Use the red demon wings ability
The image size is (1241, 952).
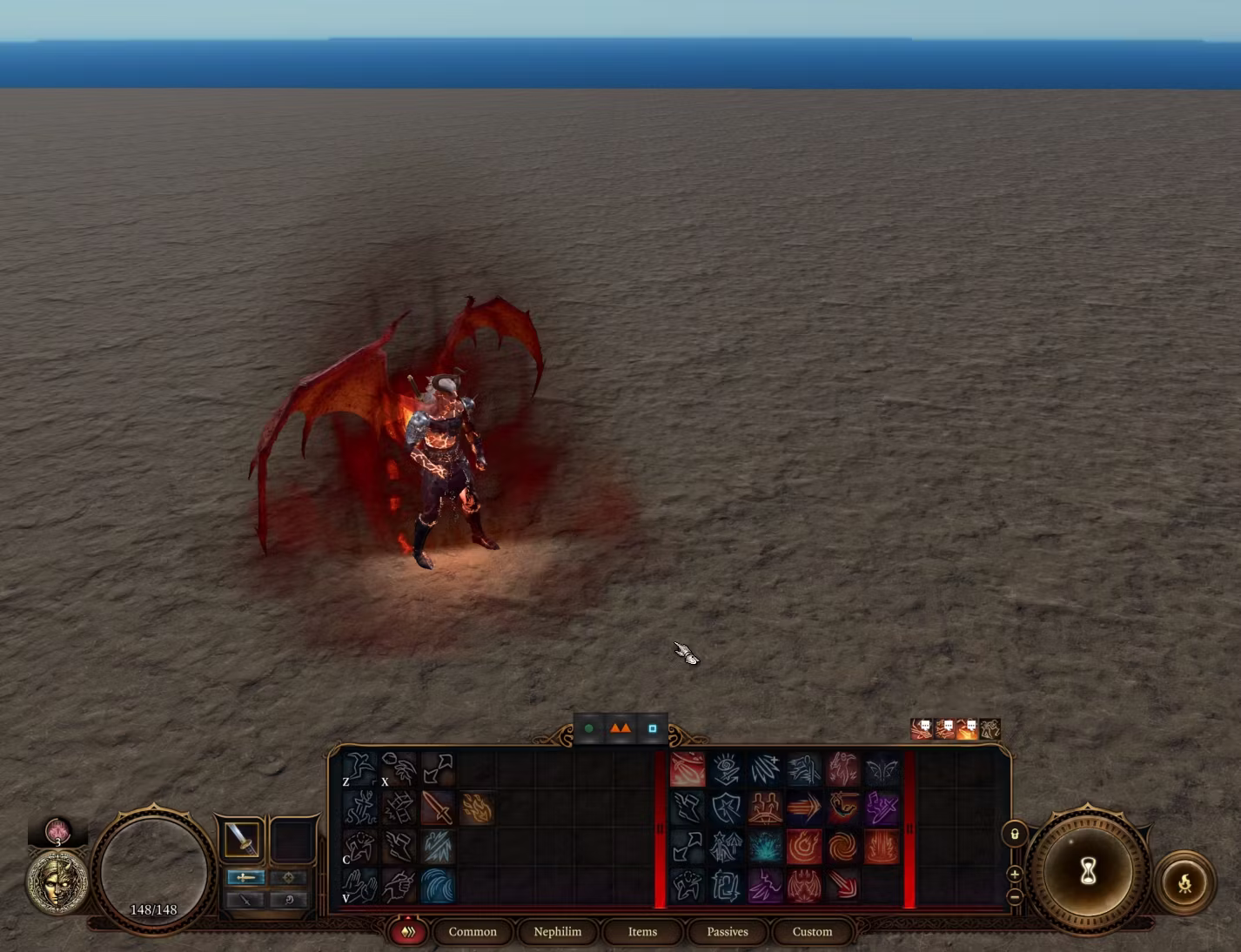[803, 886]
